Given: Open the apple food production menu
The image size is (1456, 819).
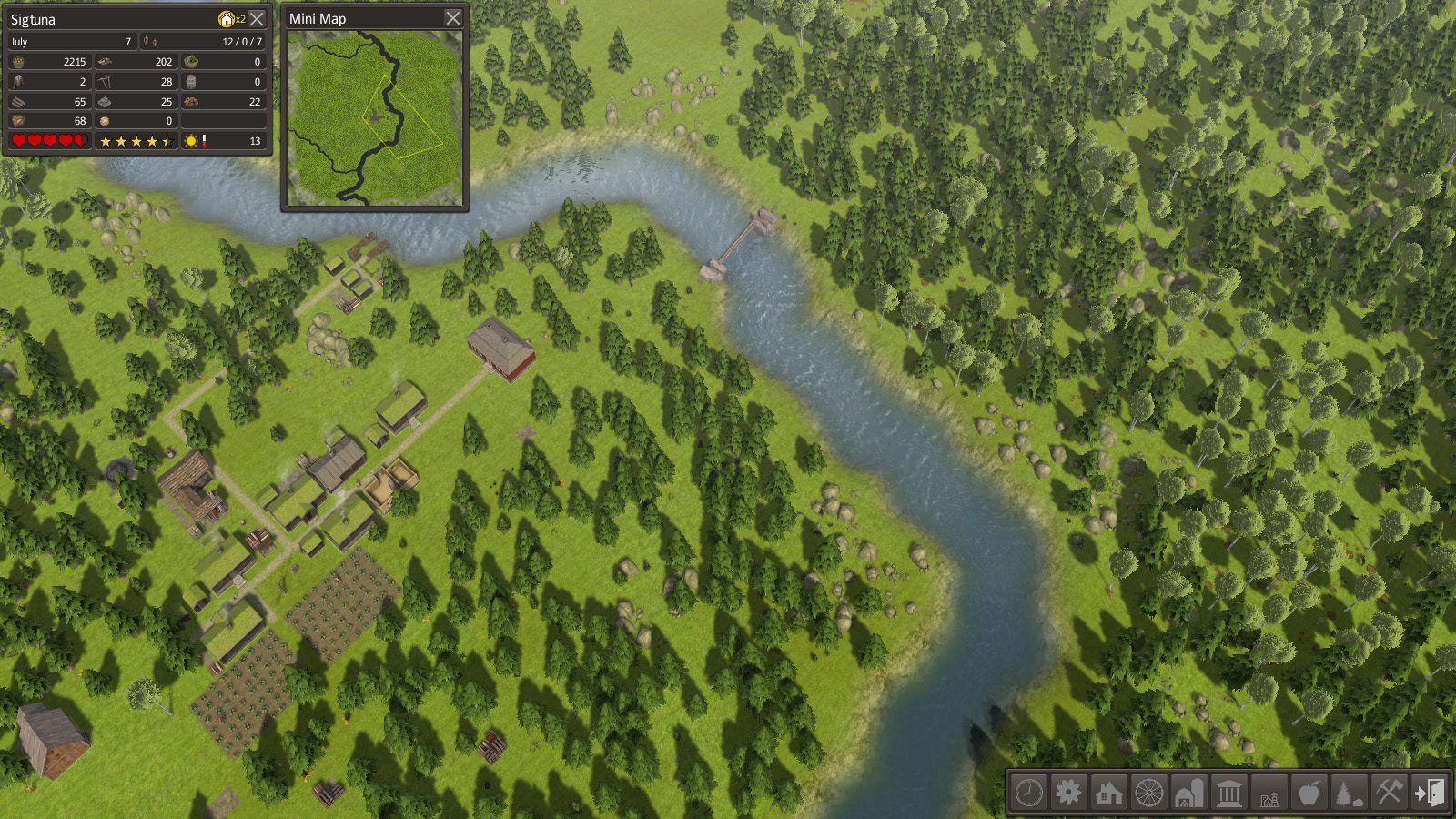Looking at the screenshot, I should 1309,793.
